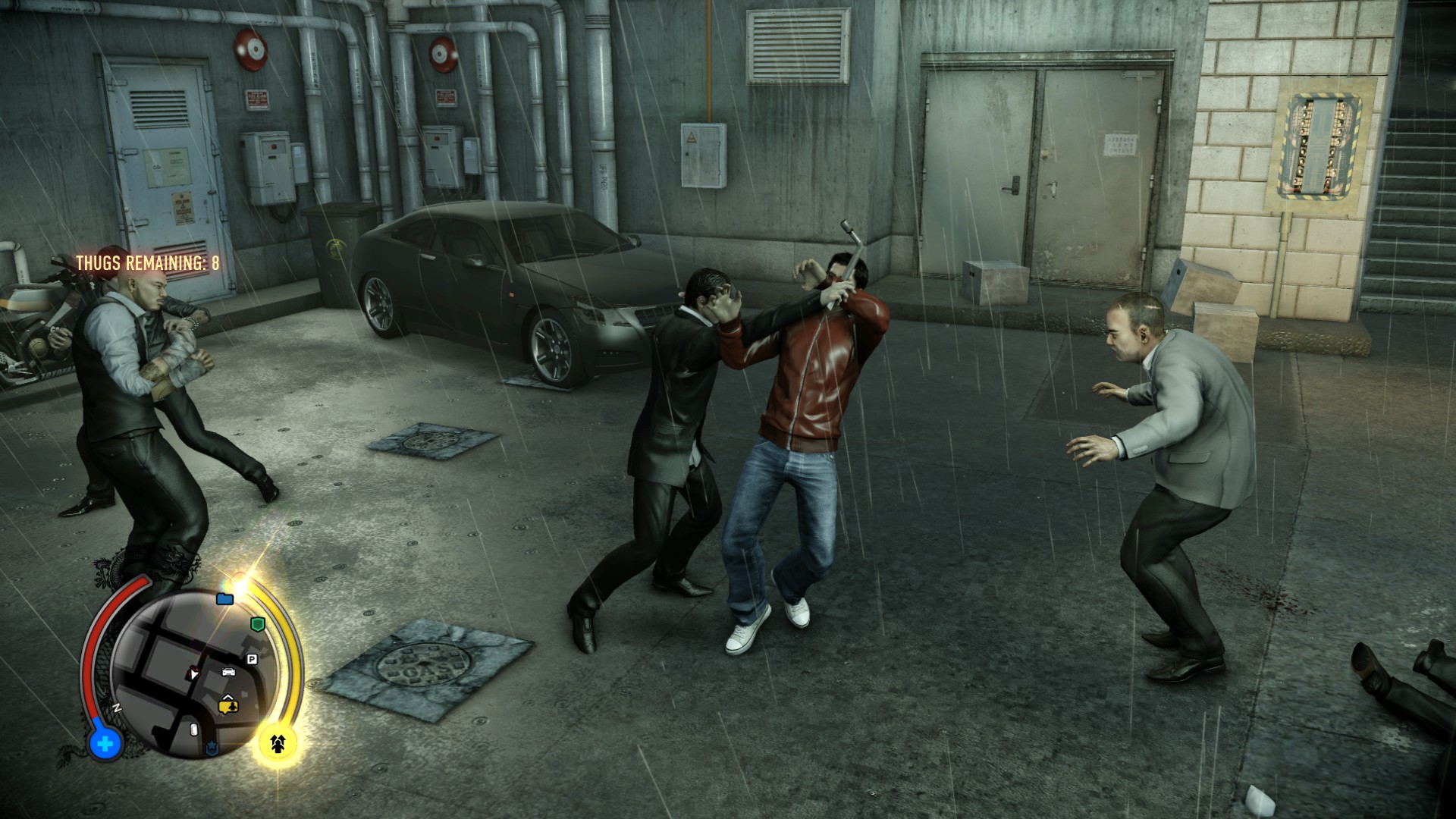Click the green shield marker on minimap

(258, 624)
